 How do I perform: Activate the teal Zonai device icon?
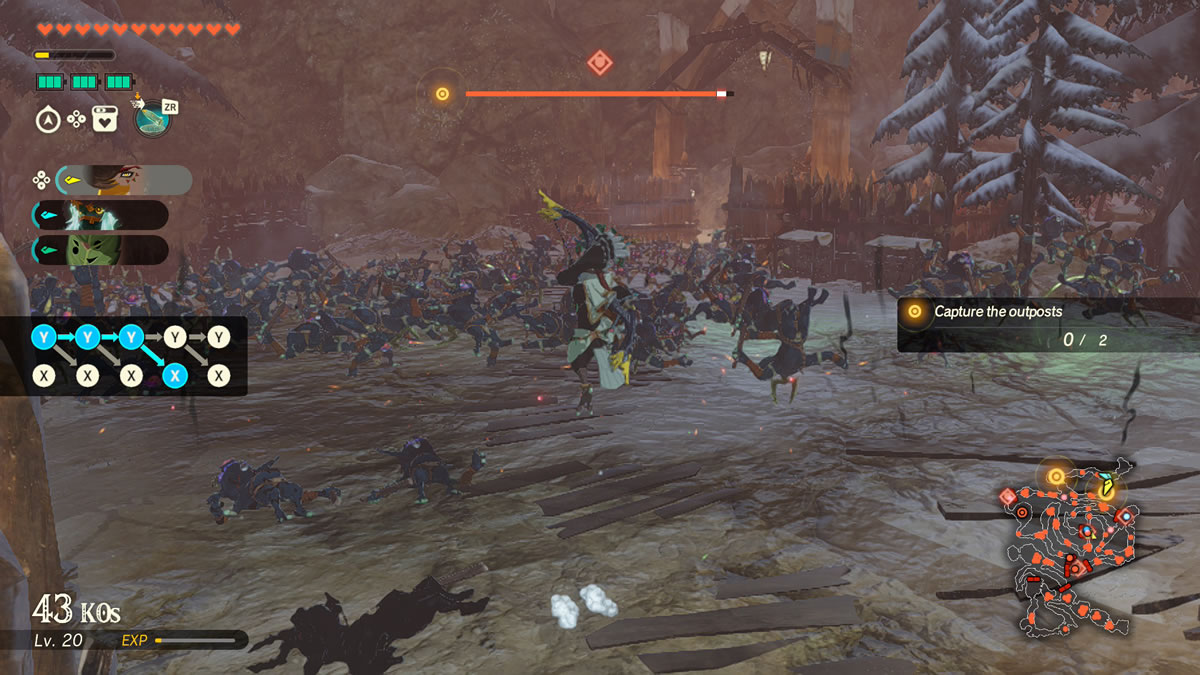[152, 120]
